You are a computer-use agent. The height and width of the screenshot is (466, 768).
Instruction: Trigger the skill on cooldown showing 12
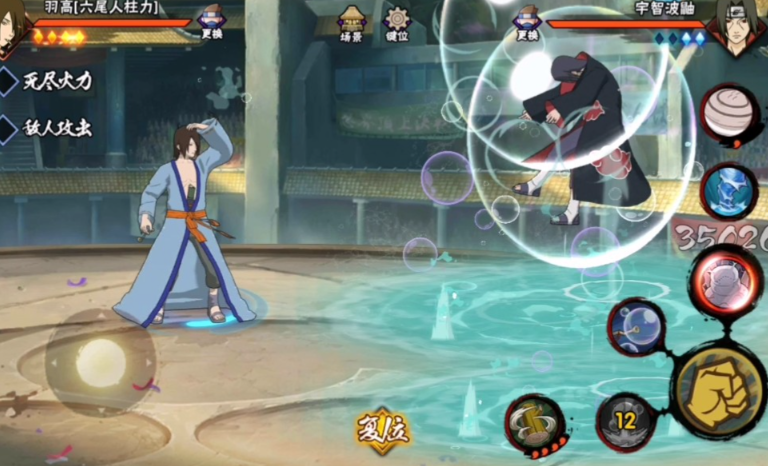pos(625,422)
